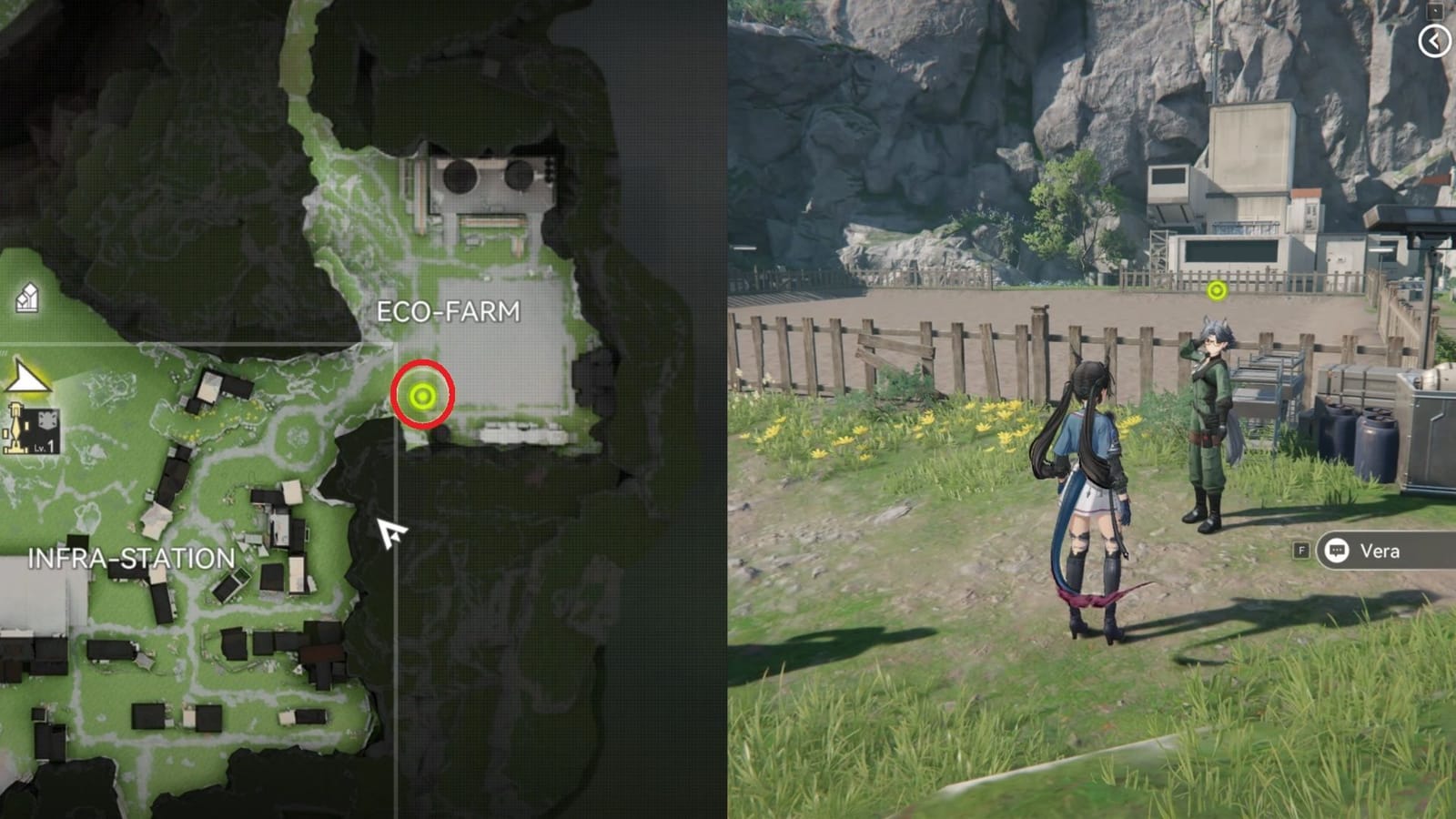Click the green quest marker near the fence

coord(1217,292)
